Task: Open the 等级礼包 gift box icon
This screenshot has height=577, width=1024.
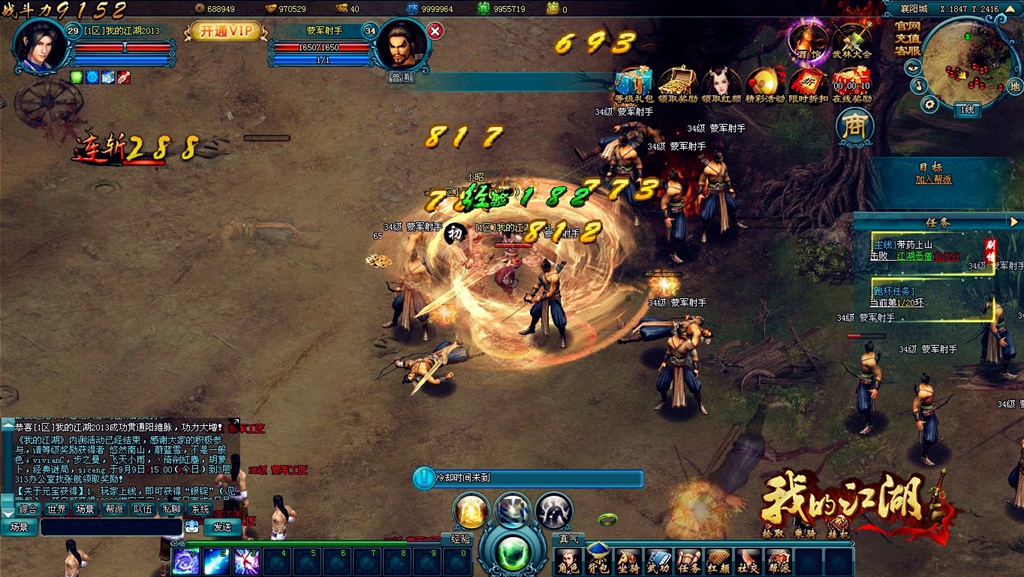Action: [632, 82]
